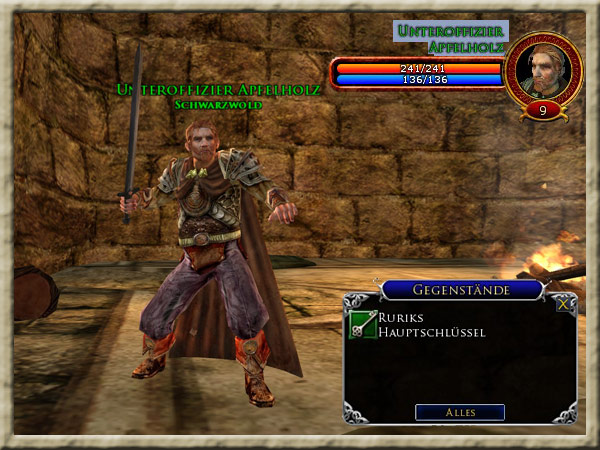Take the Ruriks Hauptschlüssel key icon
Viewport: 600px width, 450px height.
click(363, 324)
